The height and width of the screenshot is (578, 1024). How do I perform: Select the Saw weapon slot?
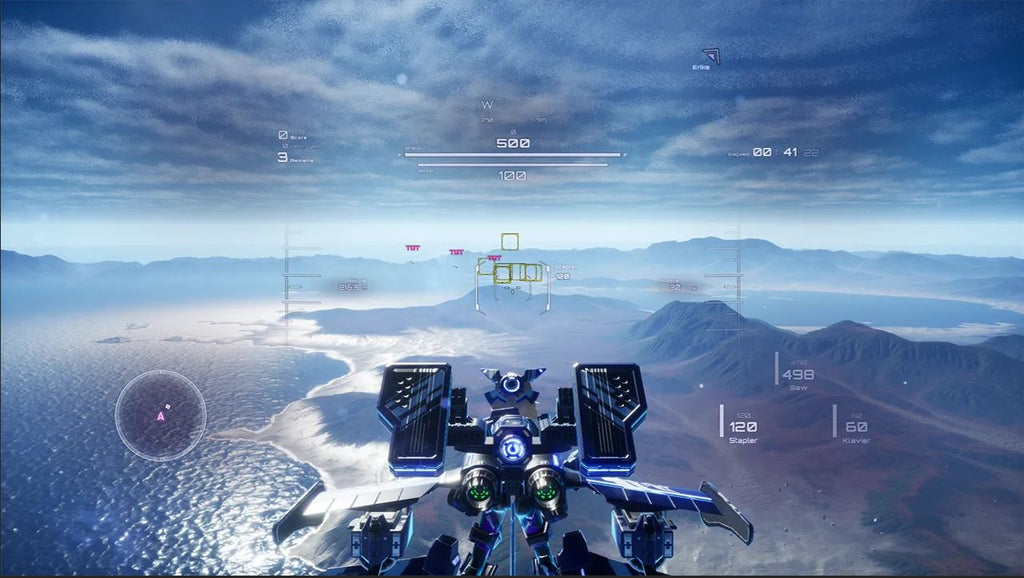797,375
